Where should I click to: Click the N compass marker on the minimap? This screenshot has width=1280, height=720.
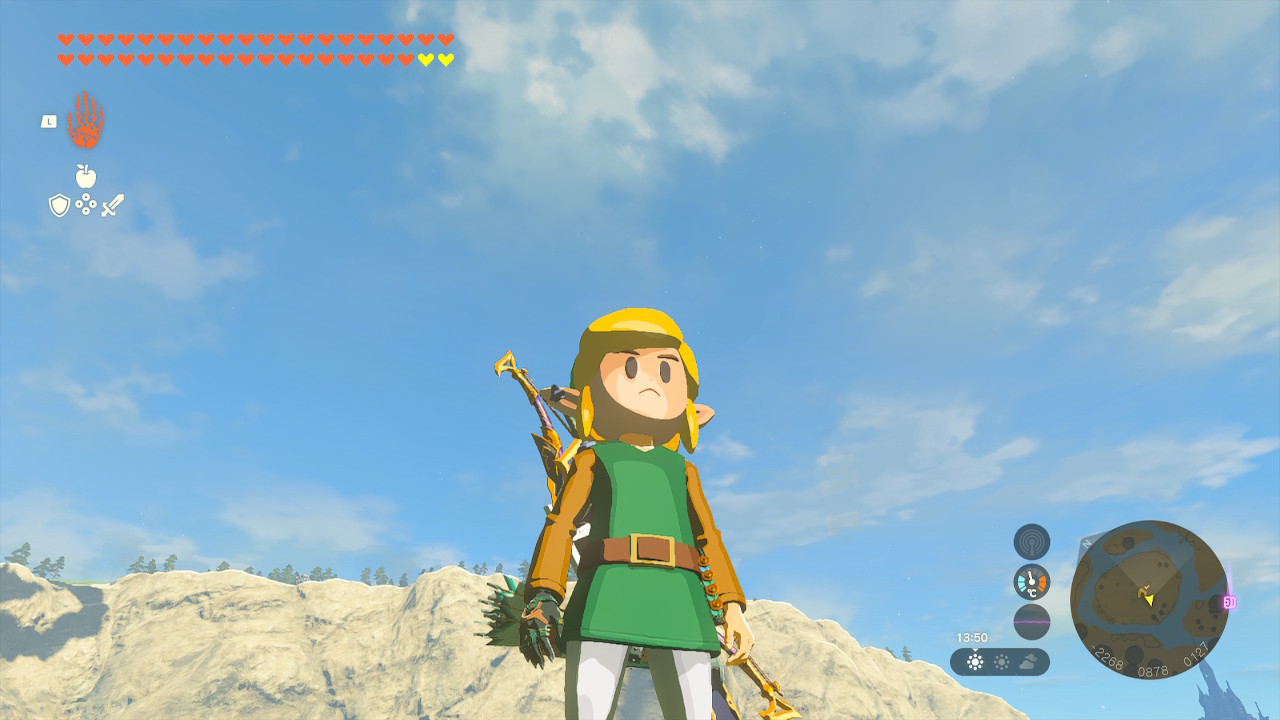coord(1086,542)
